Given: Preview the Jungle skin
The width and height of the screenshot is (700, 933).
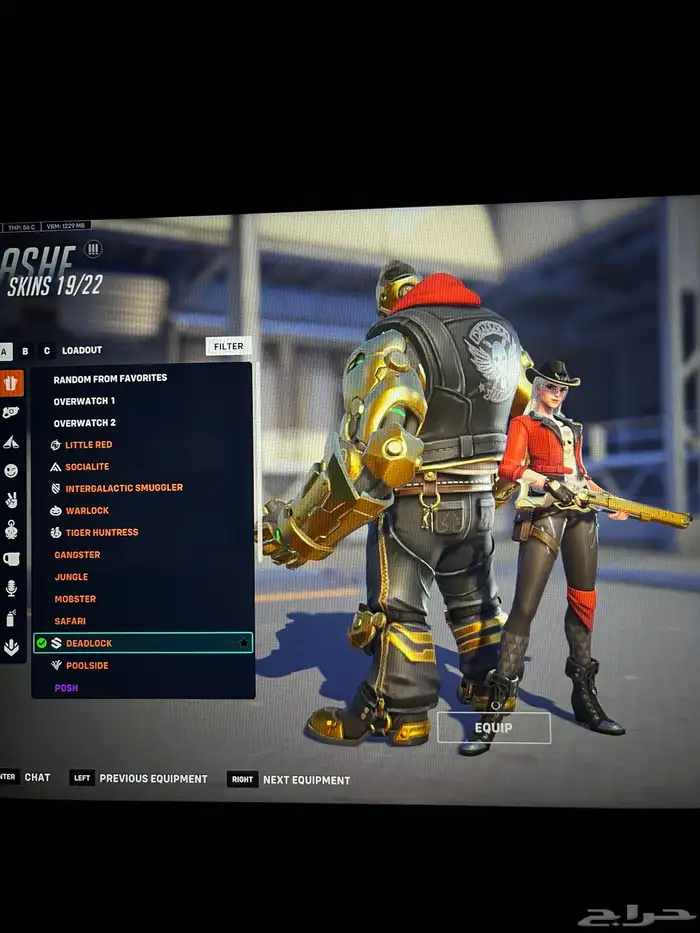Looking at the screenshot, I should pos(71,577).
